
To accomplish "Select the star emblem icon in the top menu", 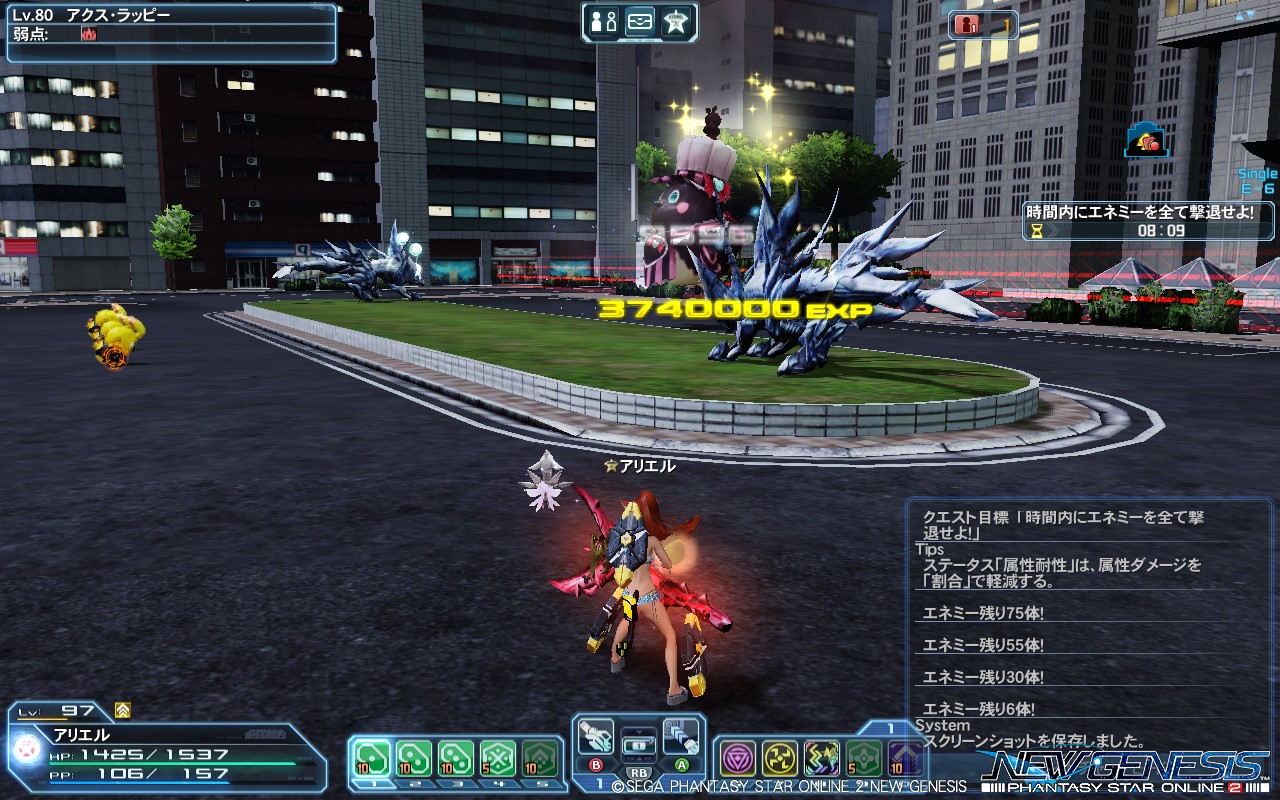I will click(676, 22).
